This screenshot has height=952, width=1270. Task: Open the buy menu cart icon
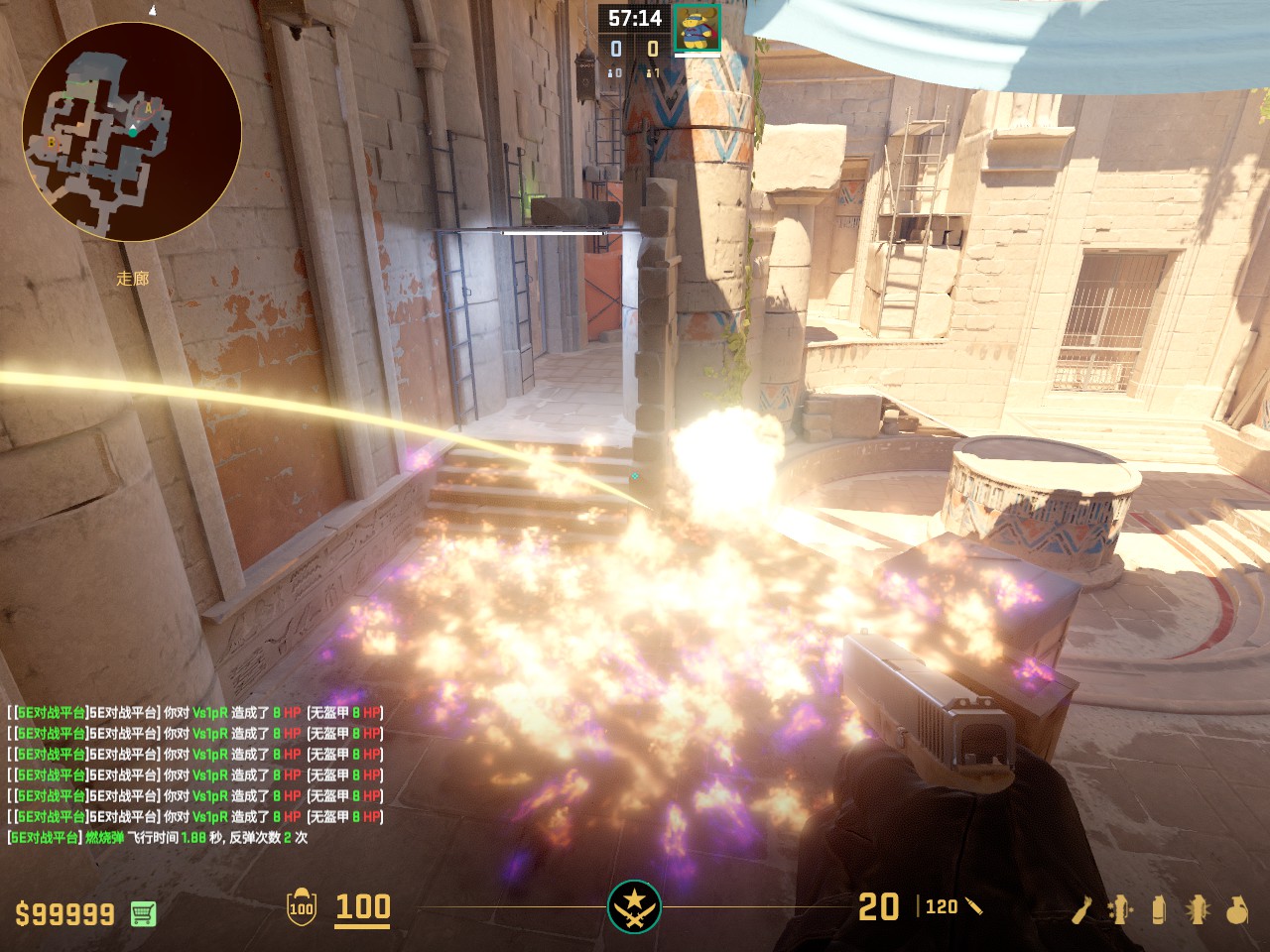143,913
